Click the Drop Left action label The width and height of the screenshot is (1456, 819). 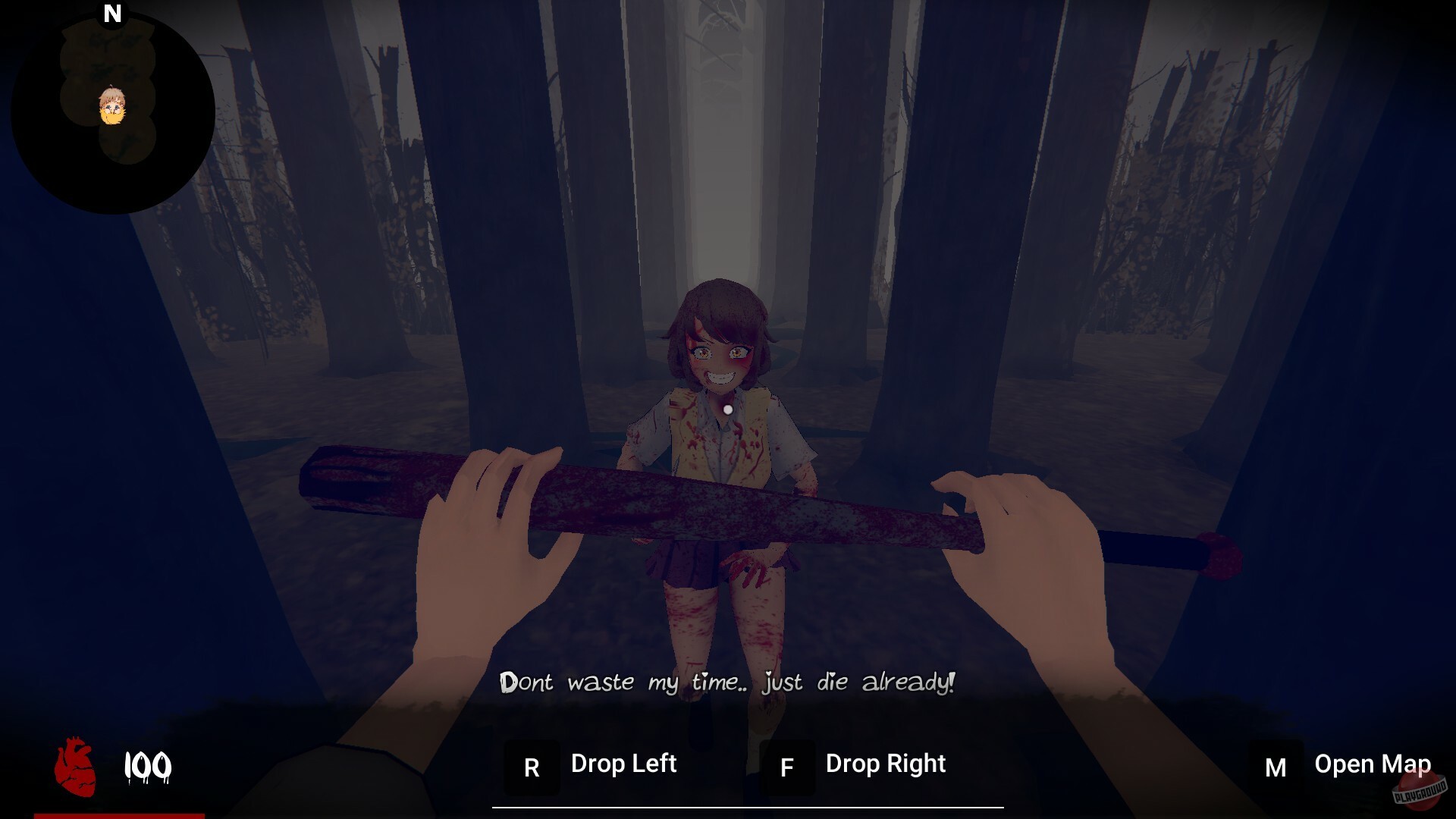coord(623,764)
